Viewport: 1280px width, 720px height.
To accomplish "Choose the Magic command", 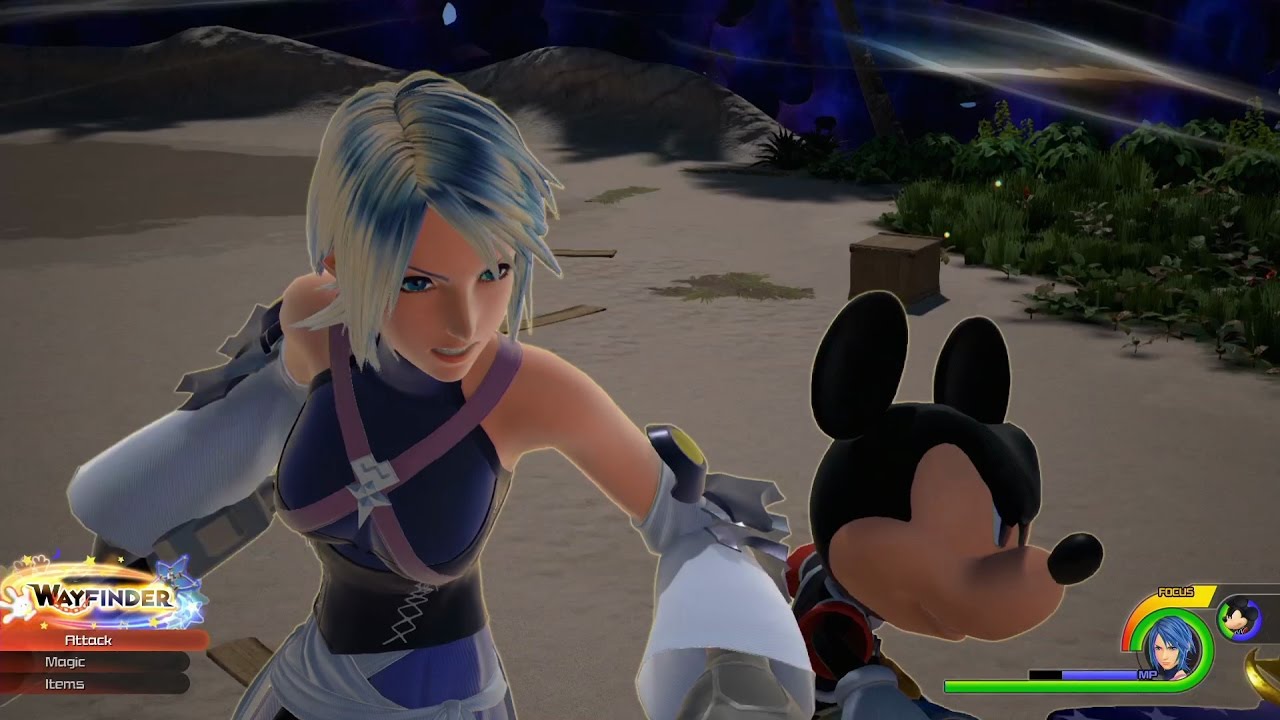I will [x=66, y=662].
